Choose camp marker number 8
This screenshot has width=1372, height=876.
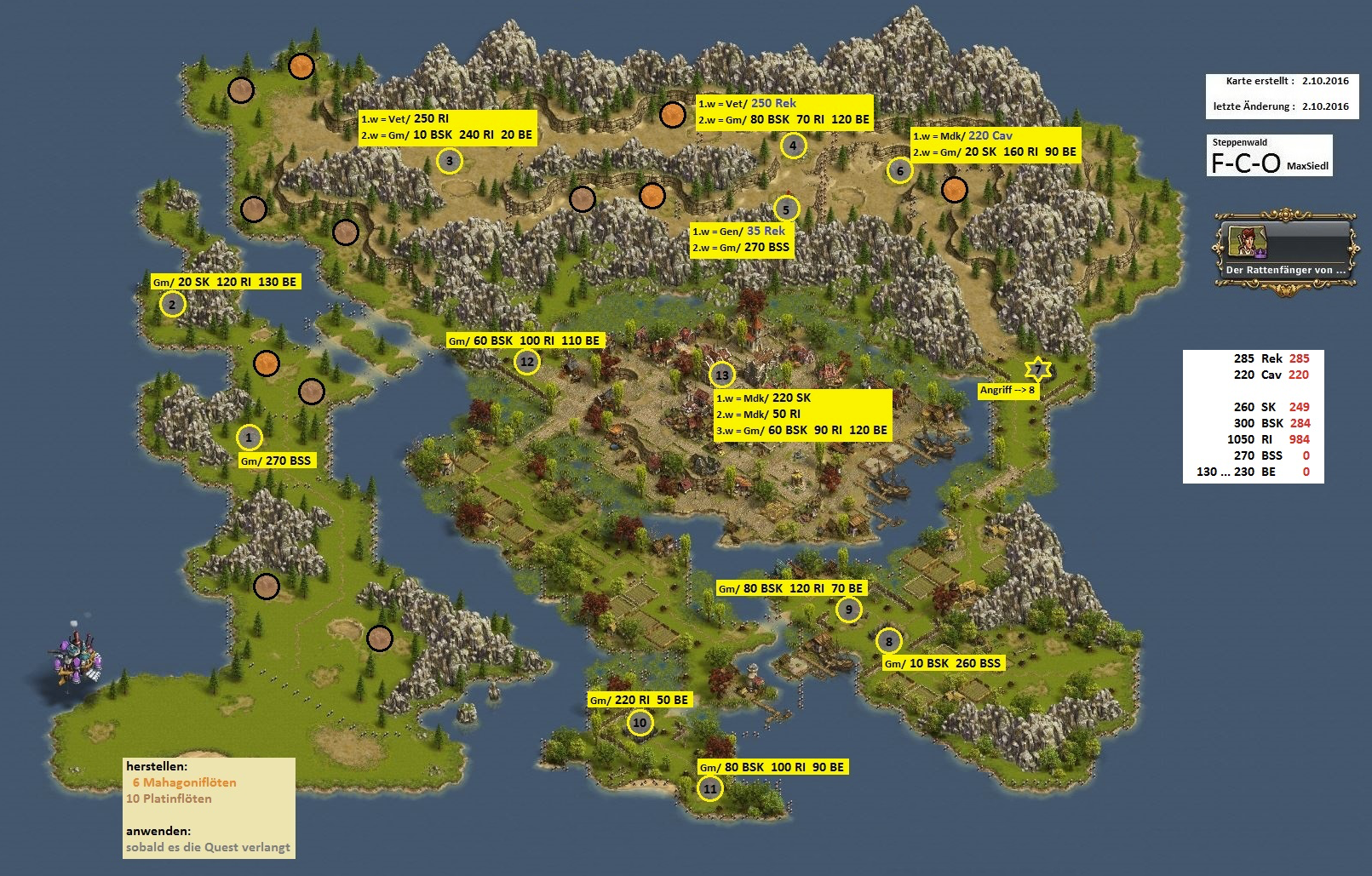click(888, 641)
